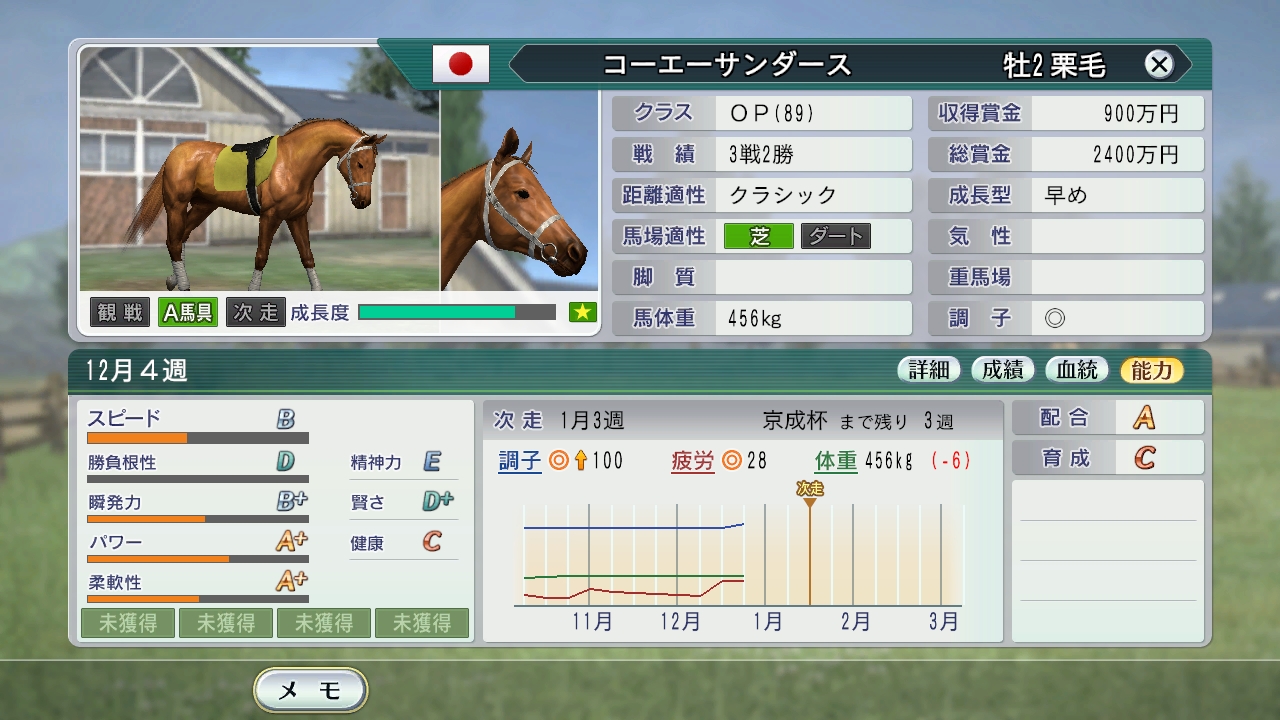Select the 京成杯 upcoming race link

[795, 420]
